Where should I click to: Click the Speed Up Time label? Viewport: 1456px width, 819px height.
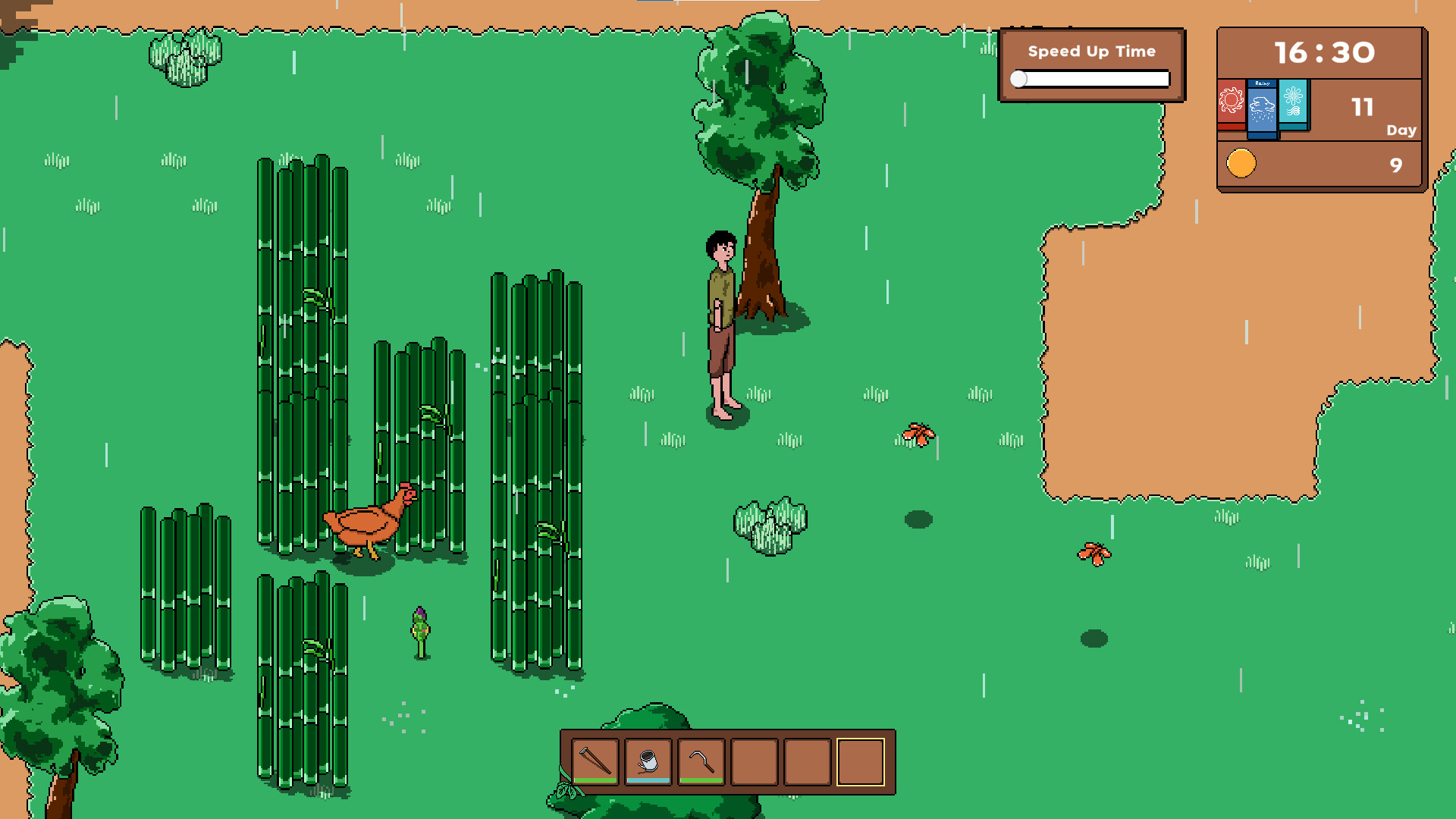[1091, 51]
